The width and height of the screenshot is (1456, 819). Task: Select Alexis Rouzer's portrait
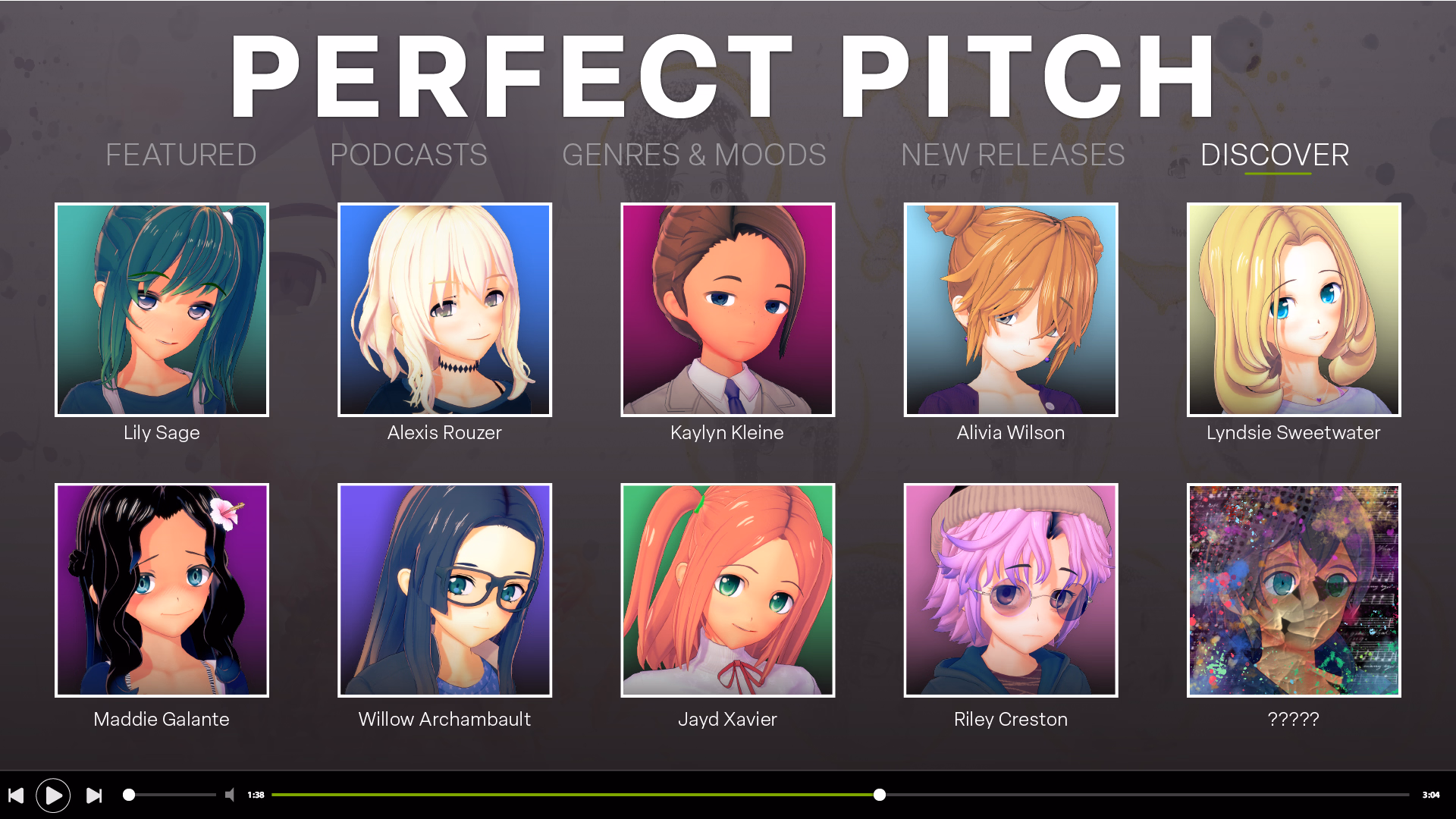click(x=444, y=309)
